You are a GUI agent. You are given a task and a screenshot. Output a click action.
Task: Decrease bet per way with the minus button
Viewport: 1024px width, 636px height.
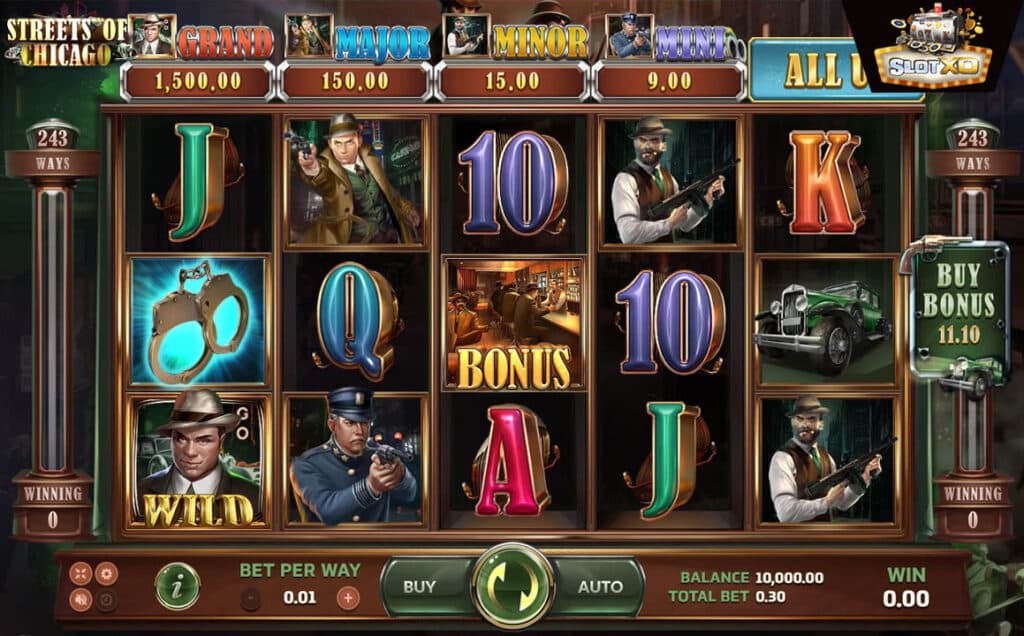click(x=251, y=598)
